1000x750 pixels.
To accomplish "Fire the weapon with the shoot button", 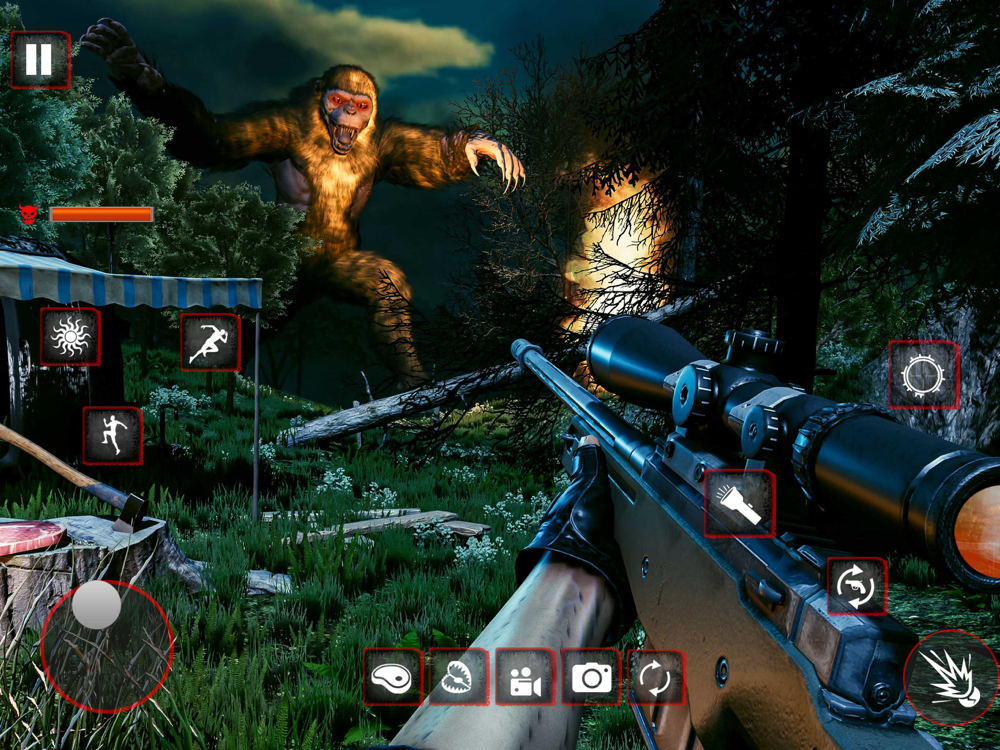I will point(950,677).
